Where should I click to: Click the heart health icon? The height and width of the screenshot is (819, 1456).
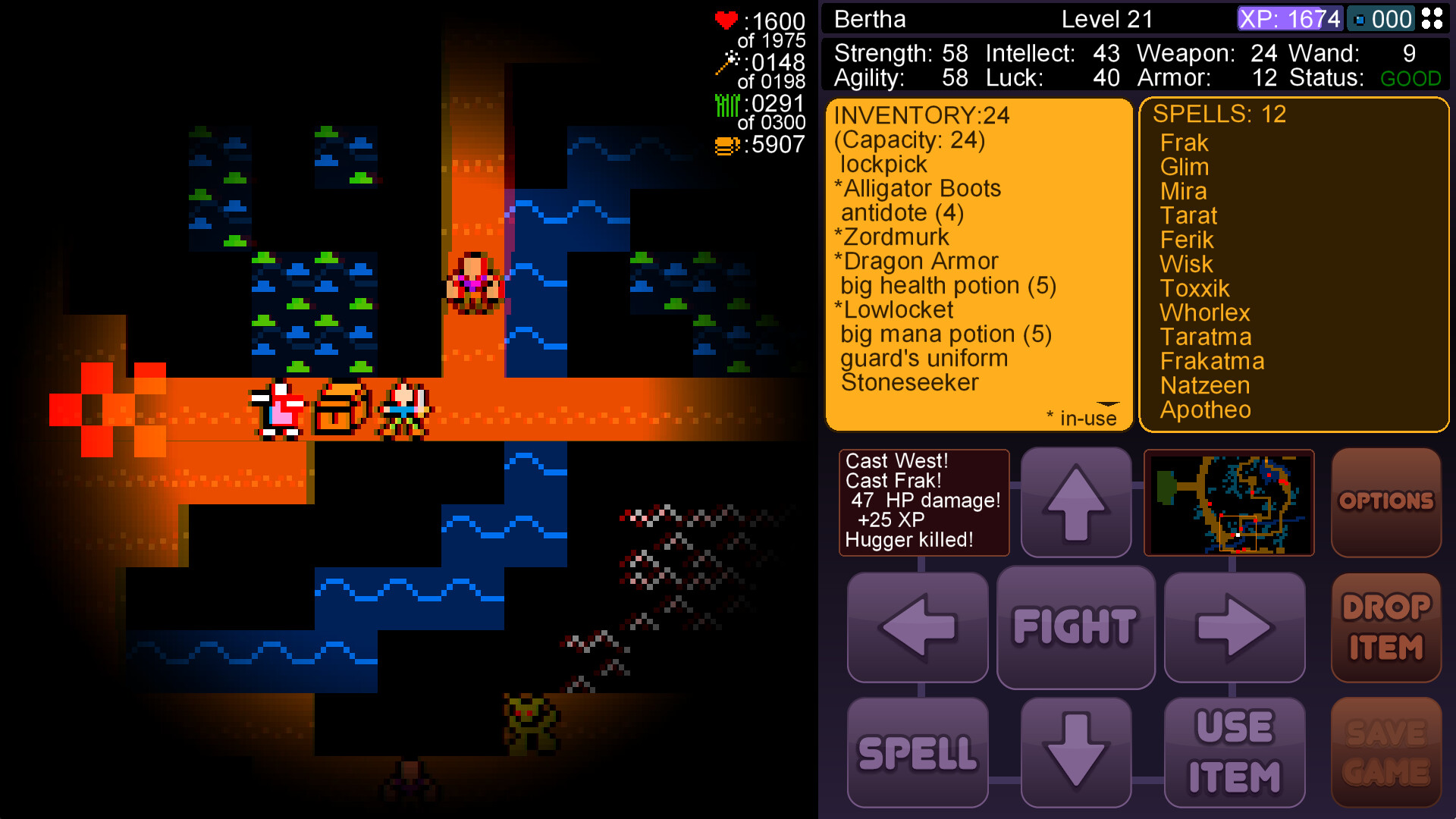pyautogui.click(x=726, y=20)
